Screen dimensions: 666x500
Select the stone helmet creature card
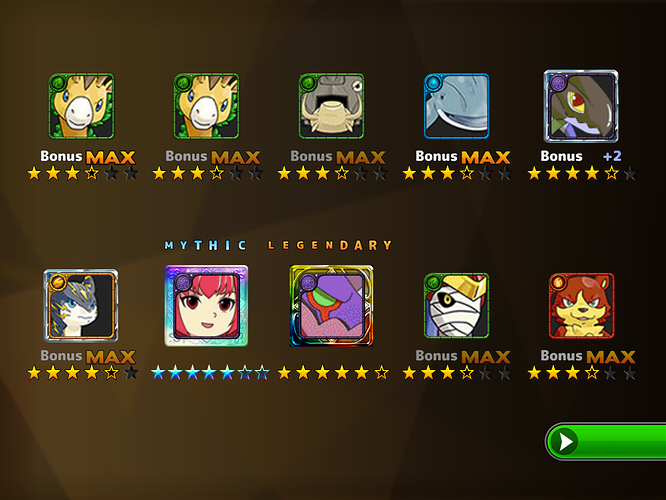[331, 106]
